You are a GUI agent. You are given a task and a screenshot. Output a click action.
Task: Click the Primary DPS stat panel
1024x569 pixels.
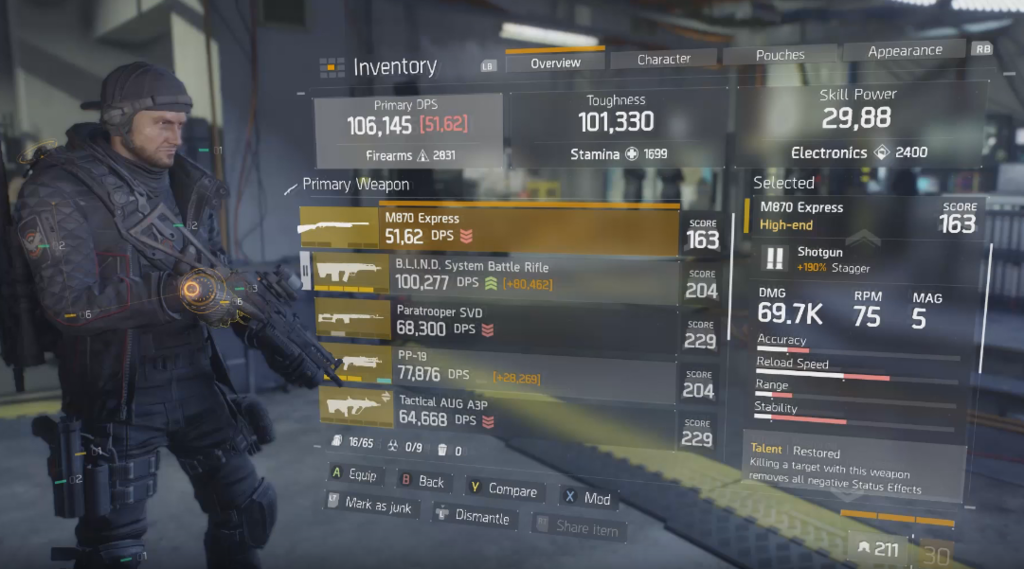(x=408, y=131)
